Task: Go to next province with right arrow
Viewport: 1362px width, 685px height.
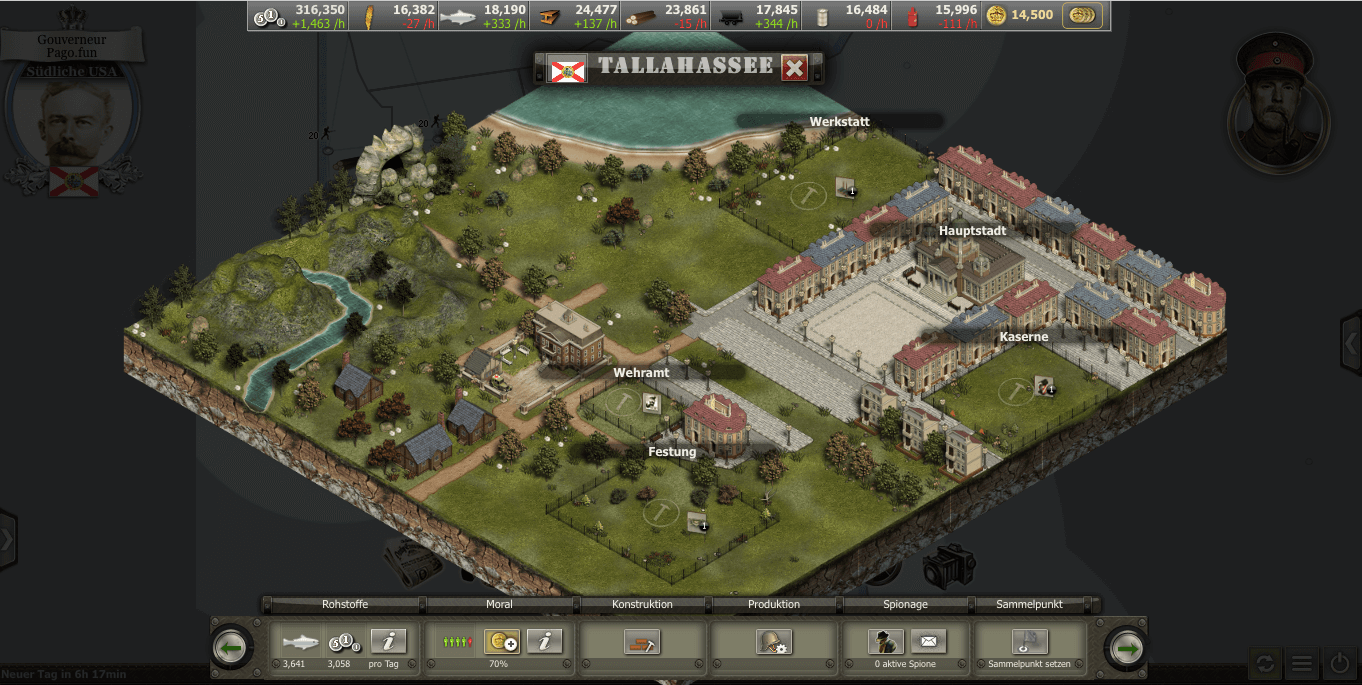Action: click(1128, 648)
